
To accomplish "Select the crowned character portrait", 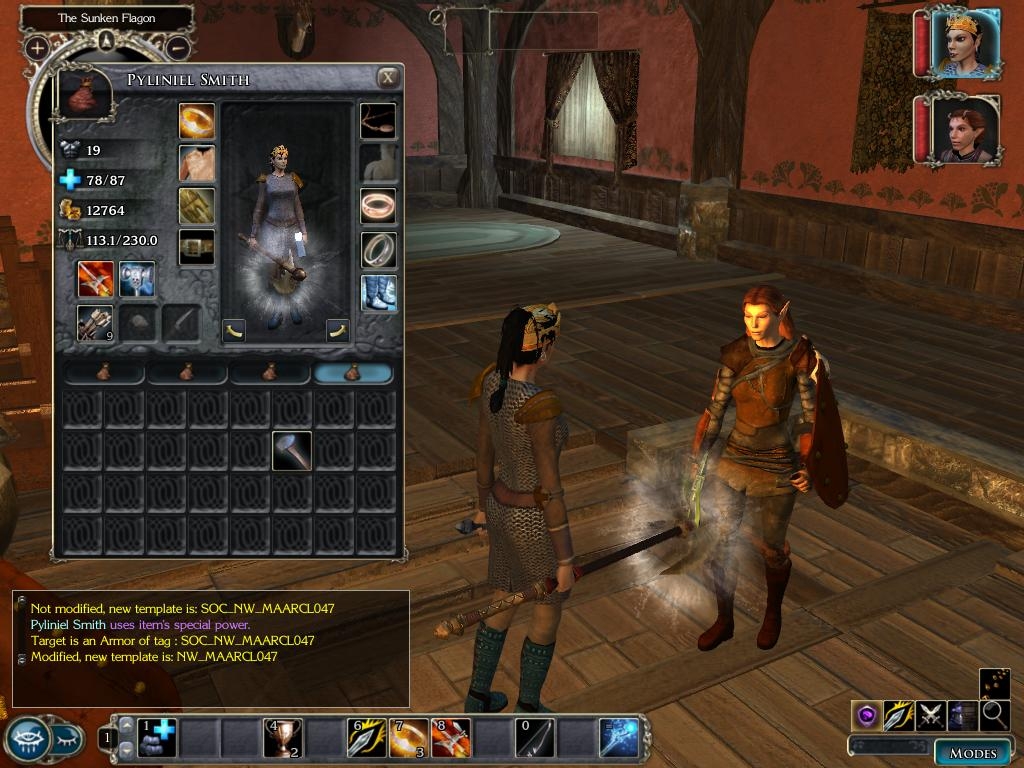I will pyautogui.click(x=963, y=43).
